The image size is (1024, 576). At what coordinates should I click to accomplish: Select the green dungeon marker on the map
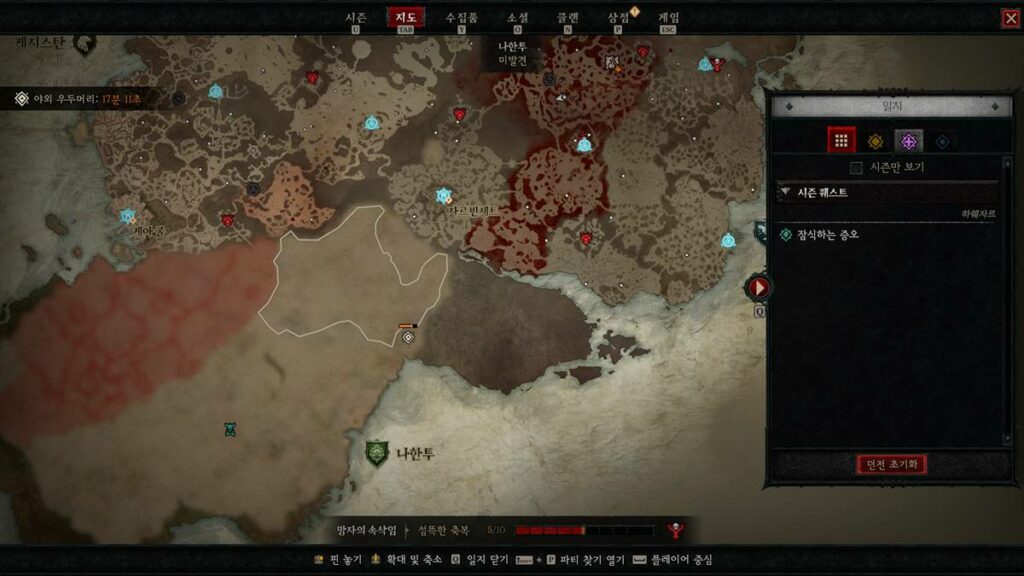click(229, 429)
